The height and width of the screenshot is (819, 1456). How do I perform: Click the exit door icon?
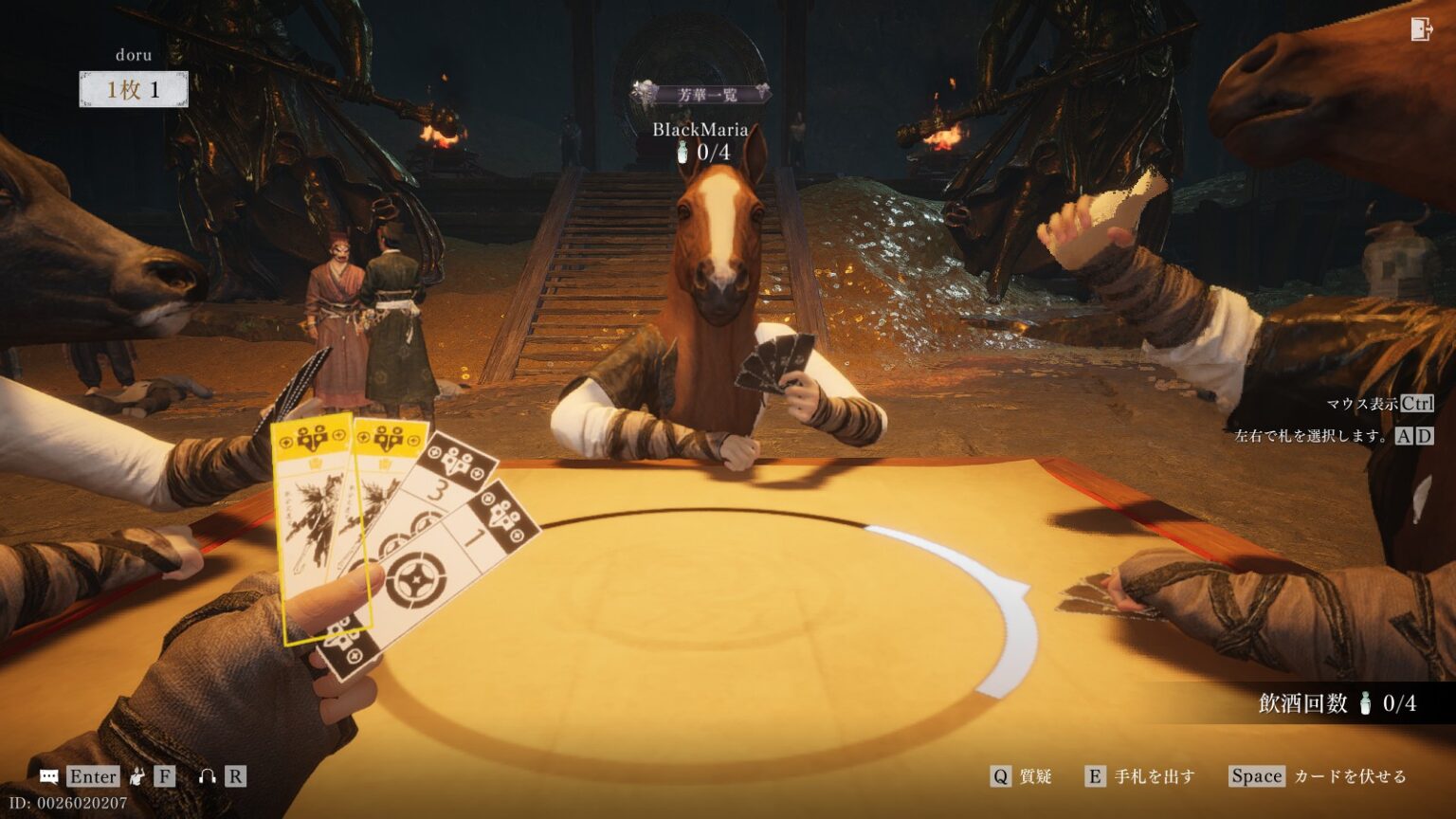click(x=1420, y=29)
